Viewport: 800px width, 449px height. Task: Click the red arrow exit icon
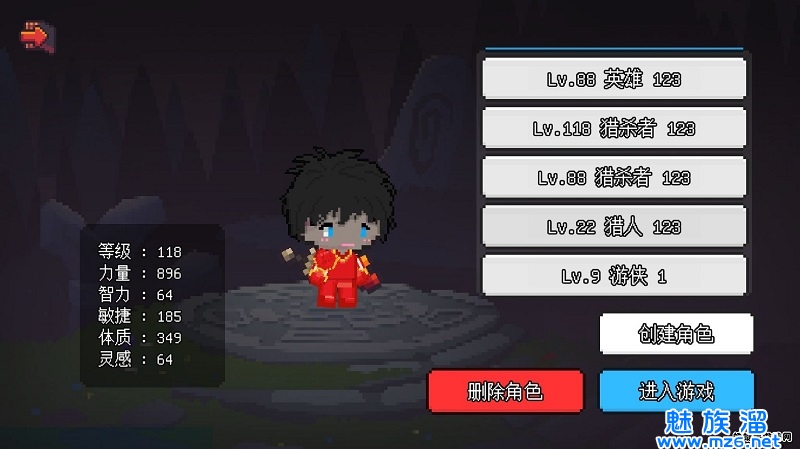click(35, 37)
